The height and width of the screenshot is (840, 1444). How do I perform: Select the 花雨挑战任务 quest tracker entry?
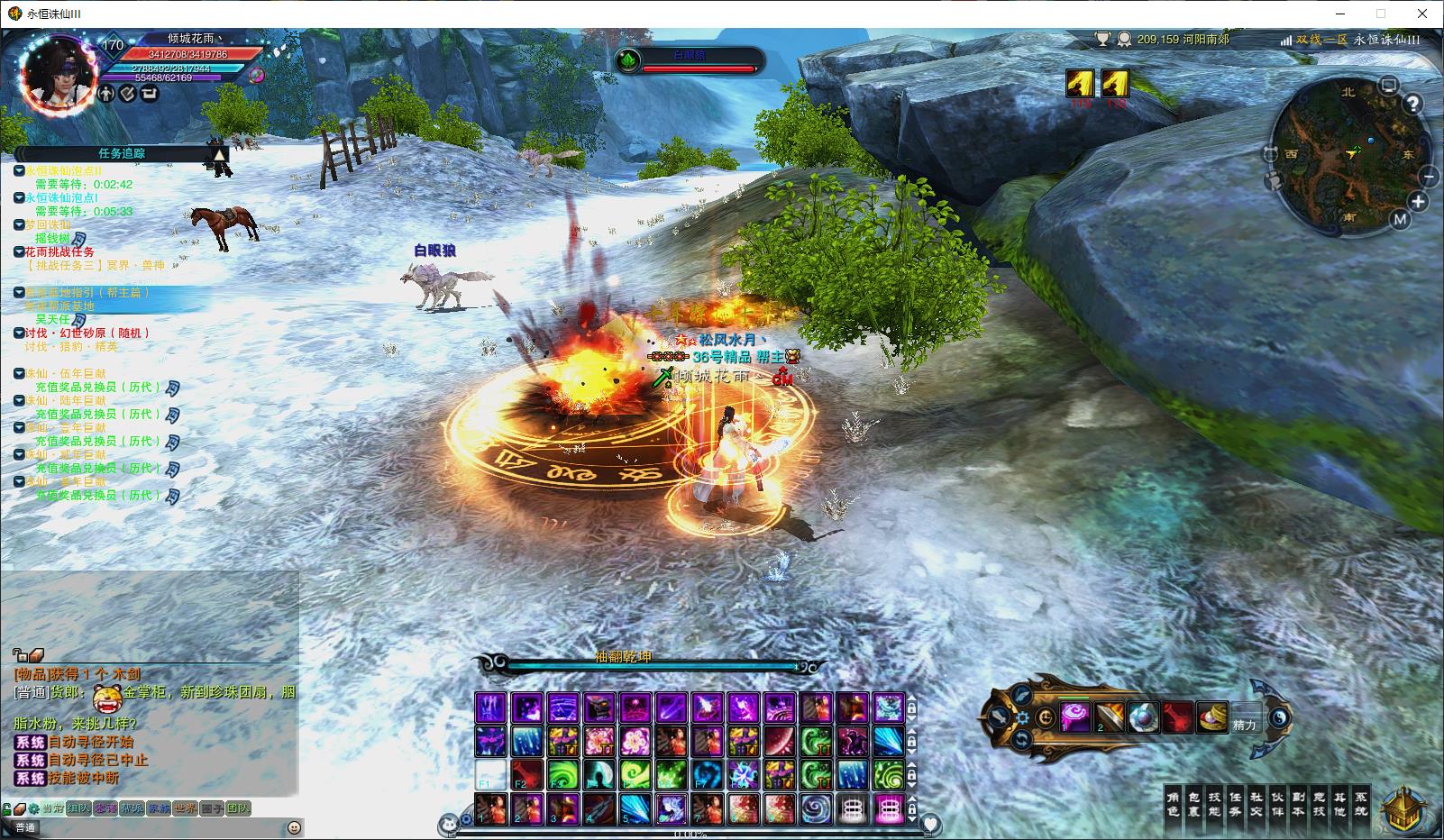59,251
